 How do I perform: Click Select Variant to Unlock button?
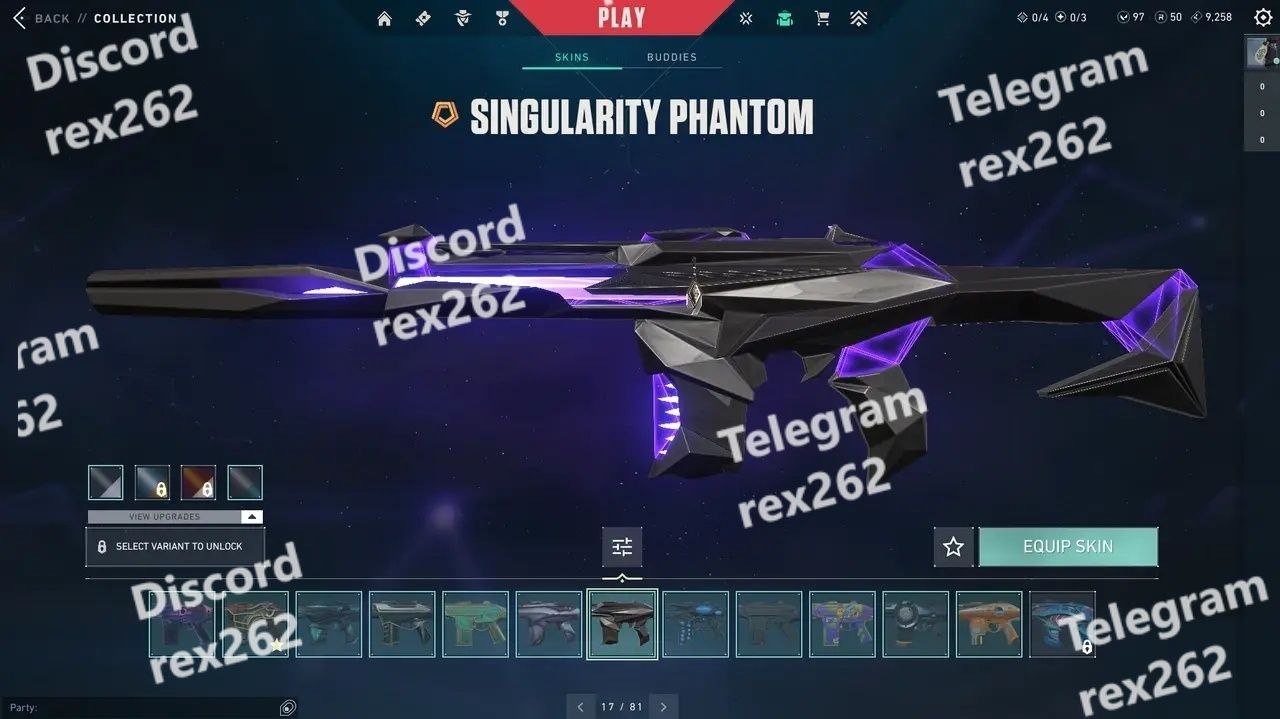point(175,547)
